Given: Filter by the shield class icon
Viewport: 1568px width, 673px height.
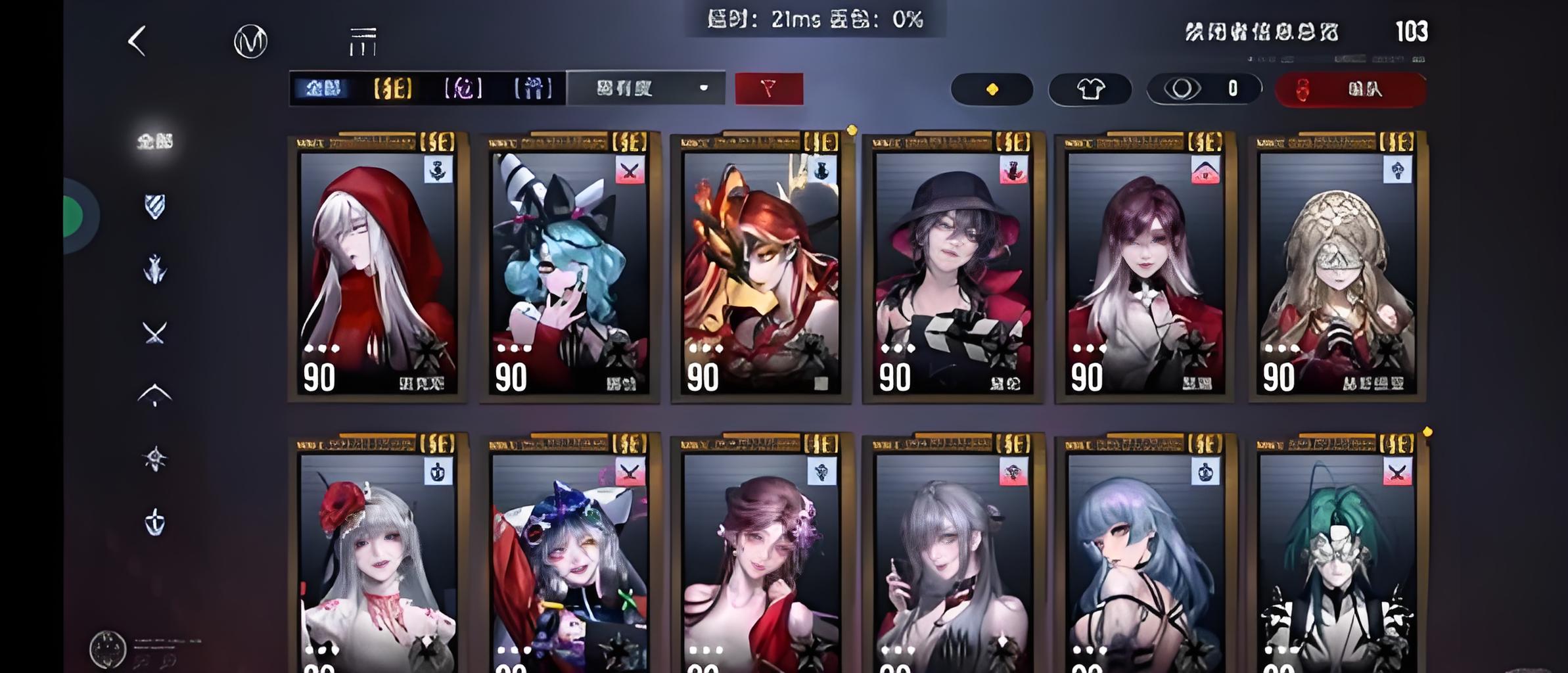Looking at the screenshot, I should [x=155, y=206].
